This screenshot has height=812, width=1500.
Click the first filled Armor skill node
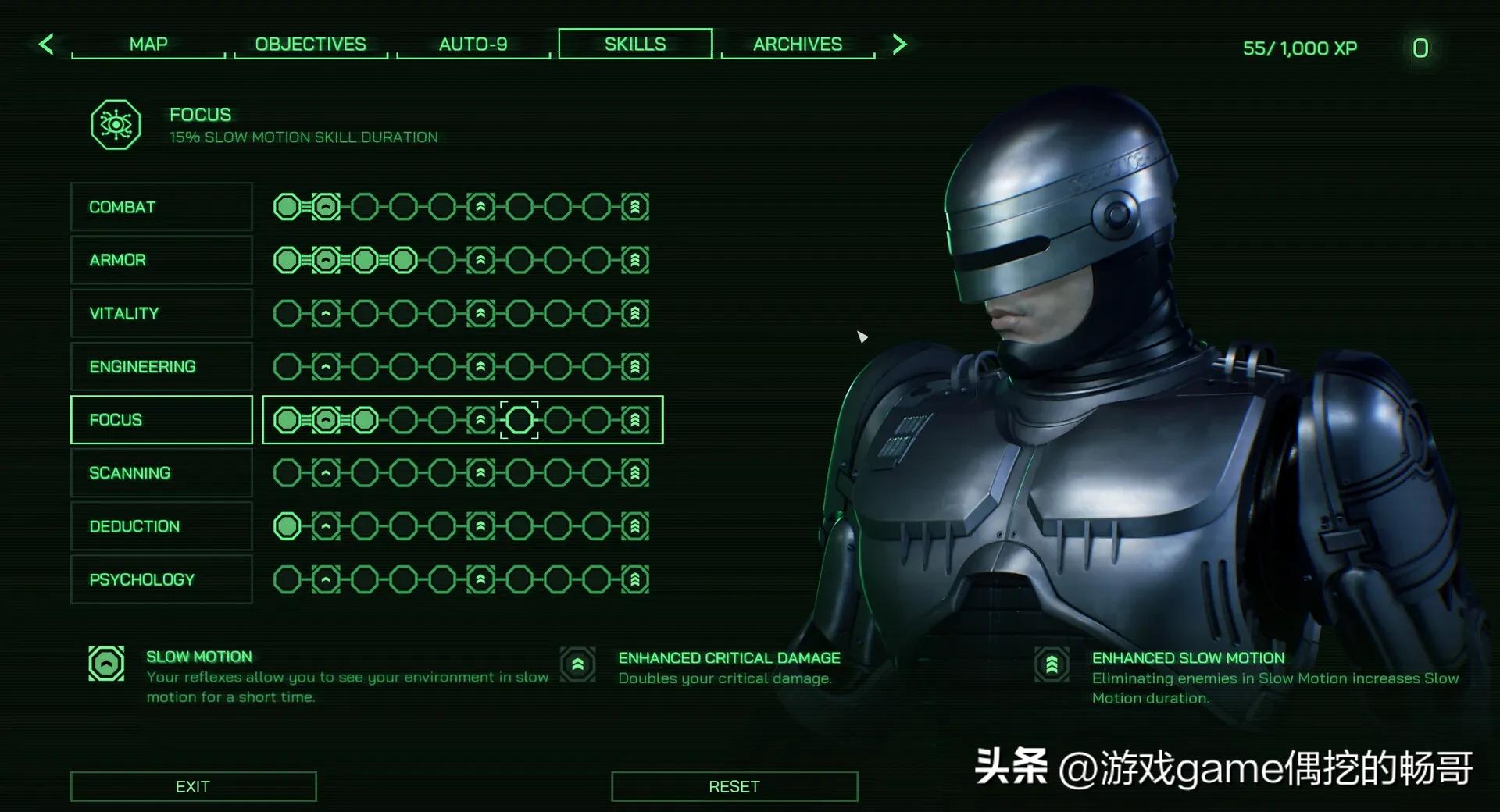tap(287, 260)
